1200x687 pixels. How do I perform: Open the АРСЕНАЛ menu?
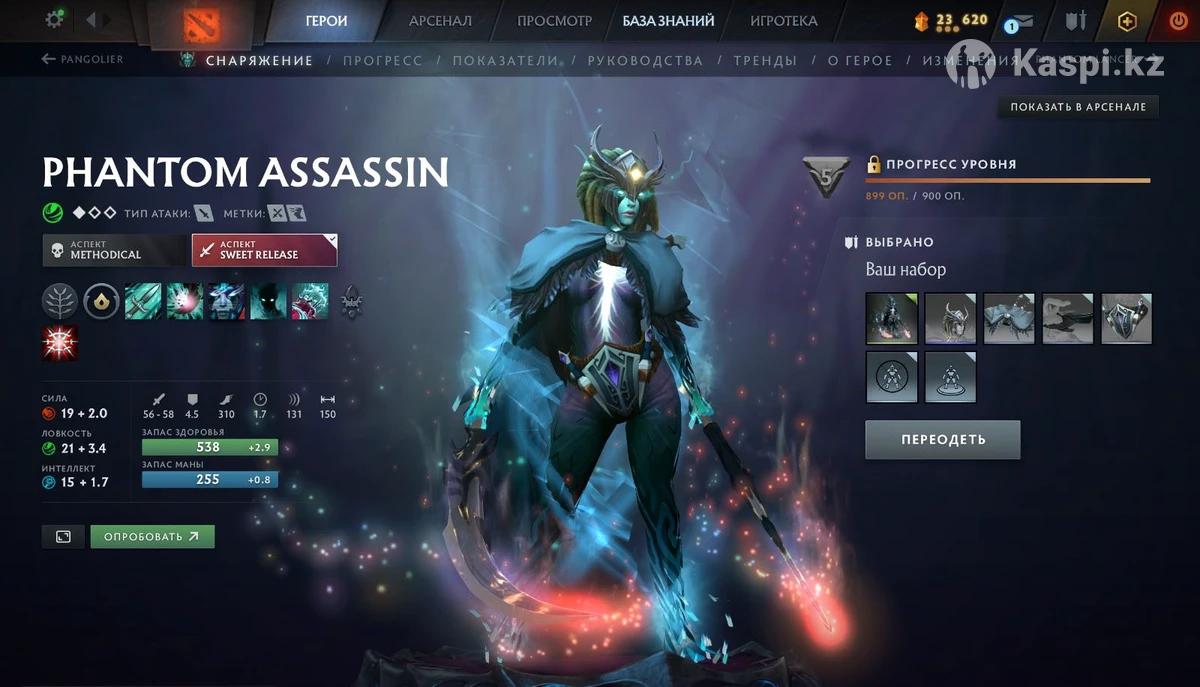tap(441, 20)
